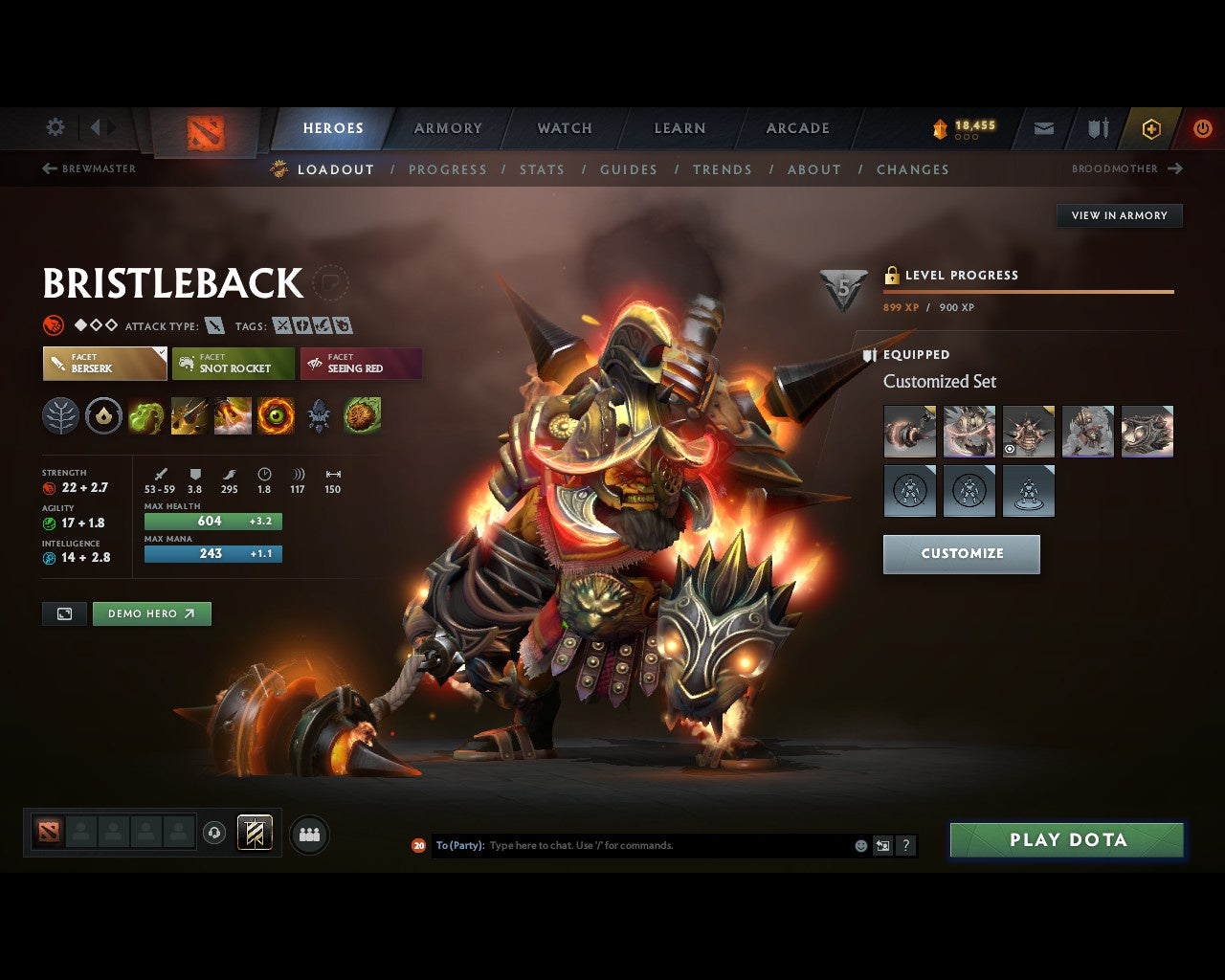Viewport: 1225px width, 980px height.
Task: Select the Quill Spray ability icon
Action: click(189, 416)
